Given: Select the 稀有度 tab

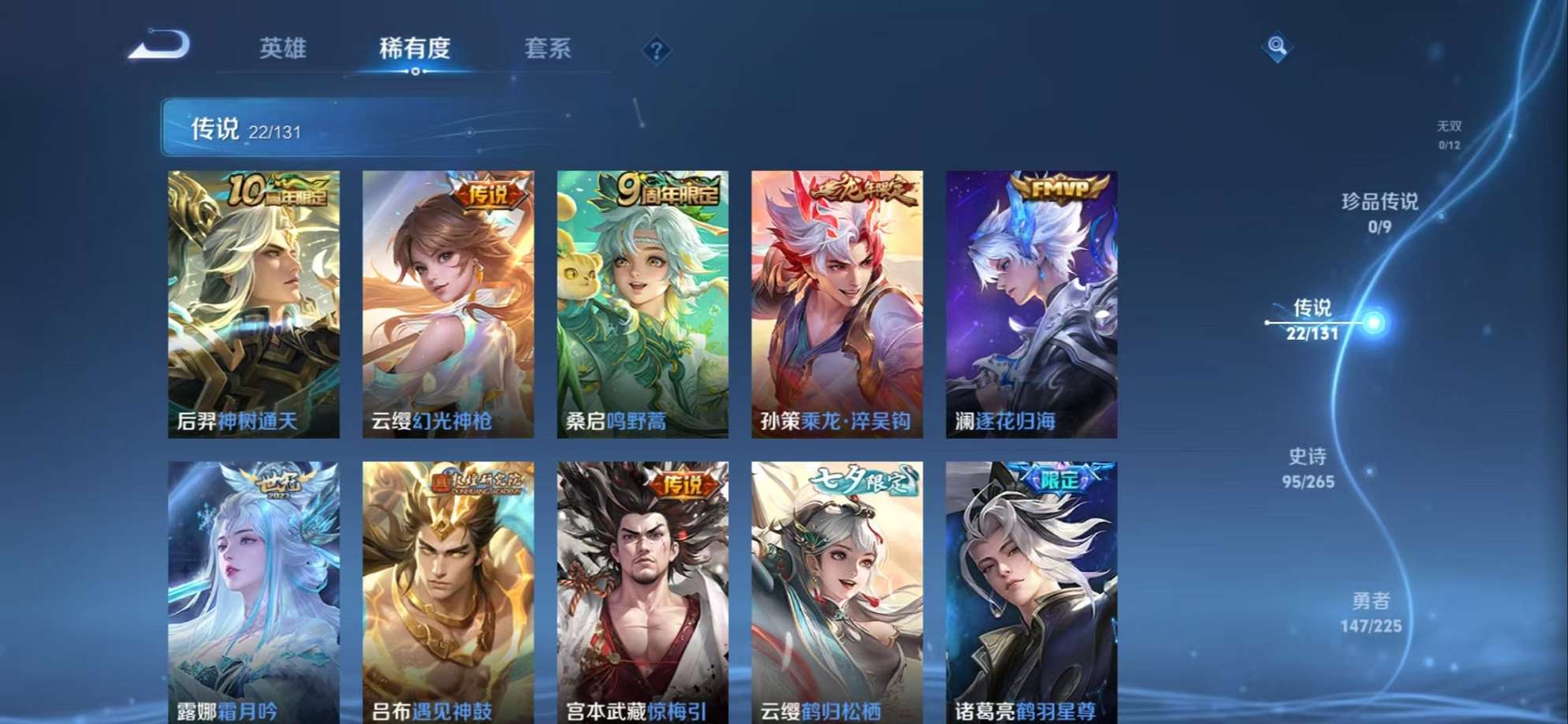Looking at the screenshot, I should (x=416, y=49).
